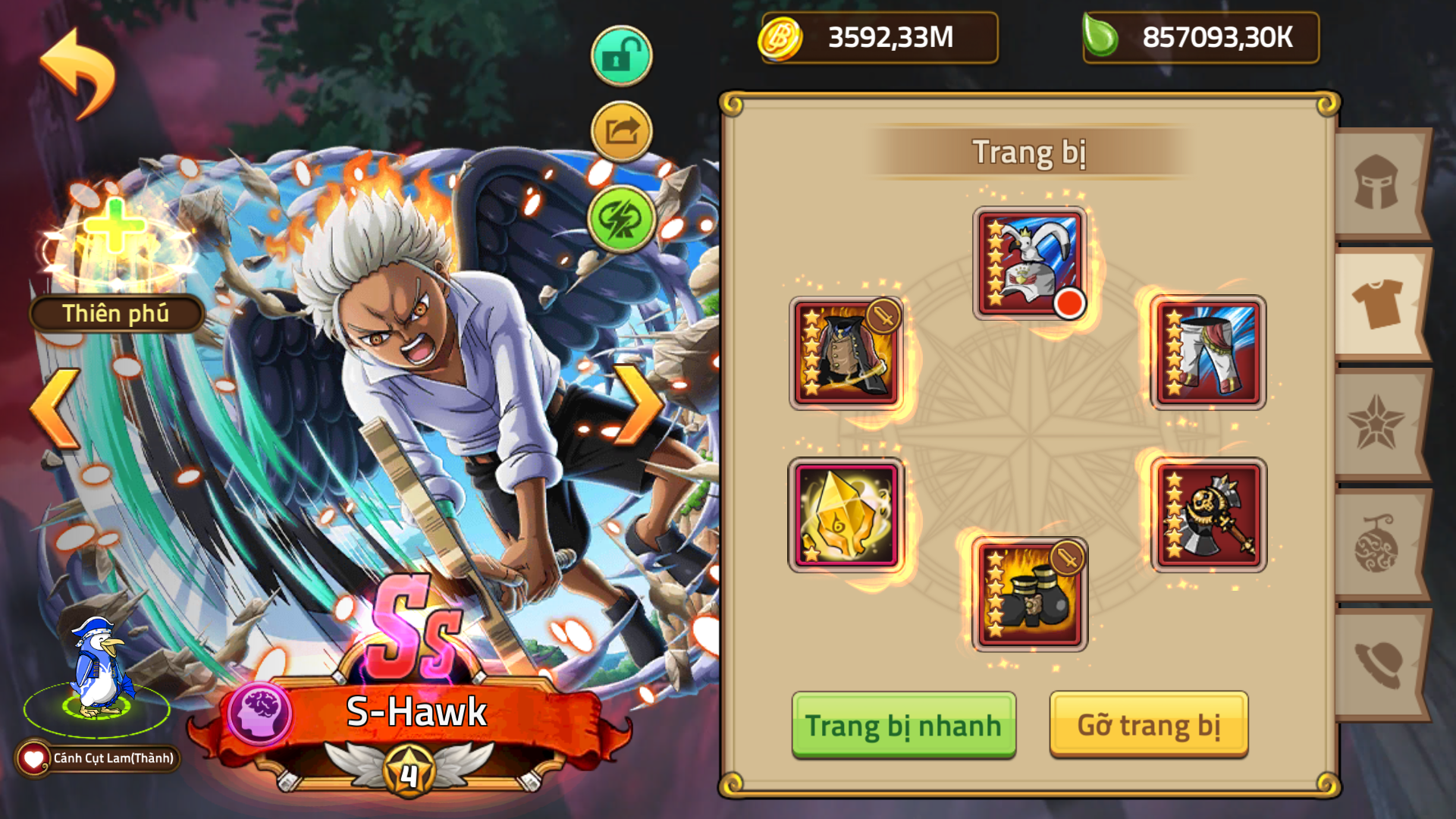
Task: Click the Cánh Cụt Lam(Thành) penguin pet
Action: tap(98, 675)
